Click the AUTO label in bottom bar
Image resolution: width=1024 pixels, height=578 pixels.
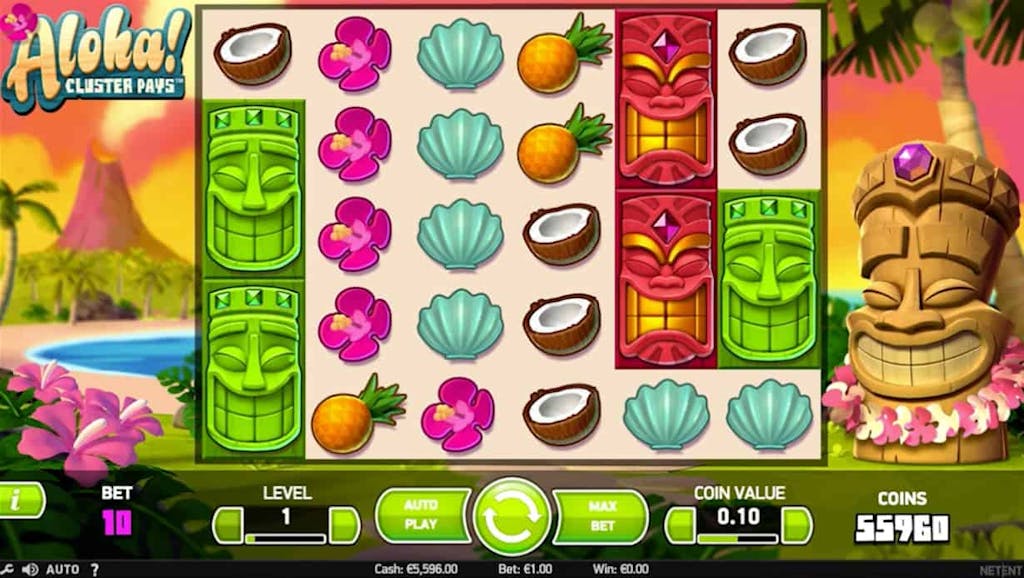tap(62, 569)
